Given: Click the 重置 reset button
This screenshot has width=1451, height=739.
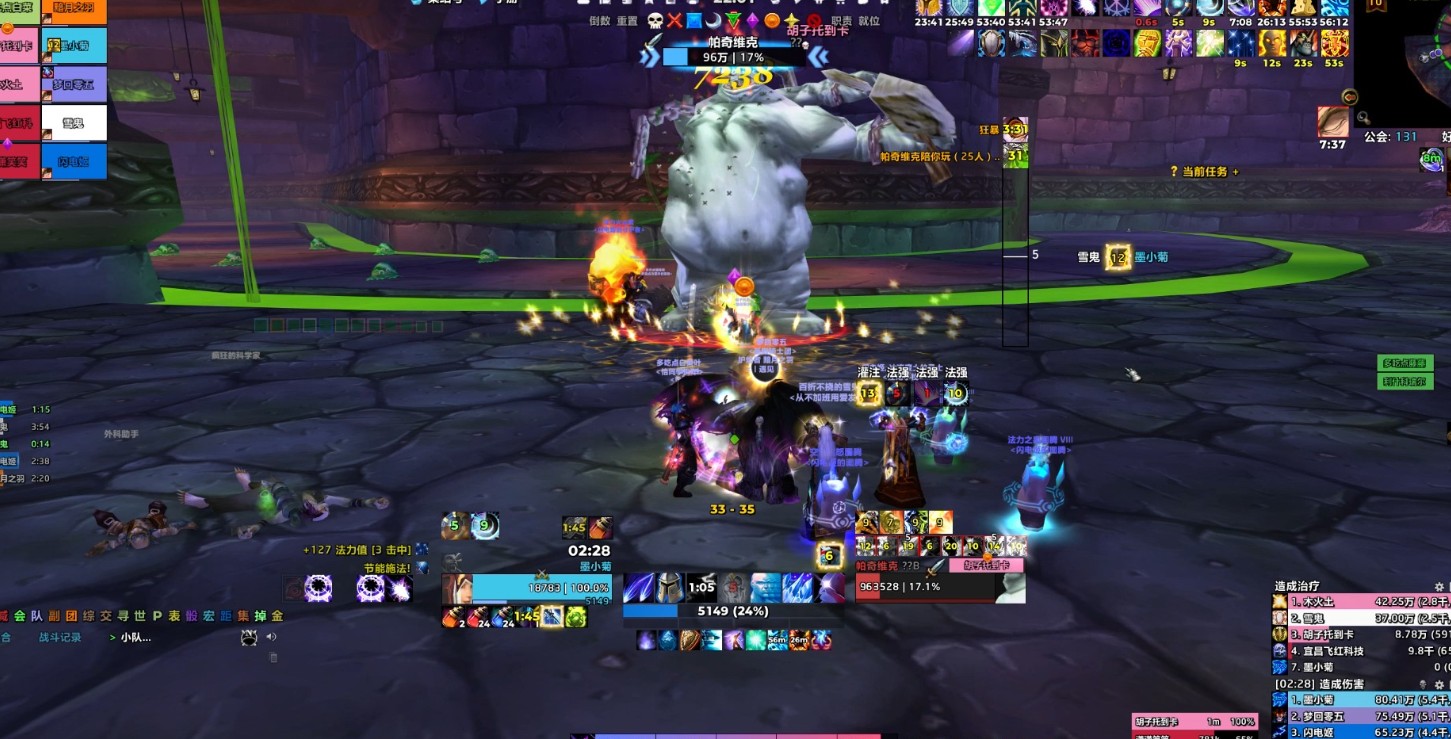Looking at the screenshot, I should click(627, 21).
